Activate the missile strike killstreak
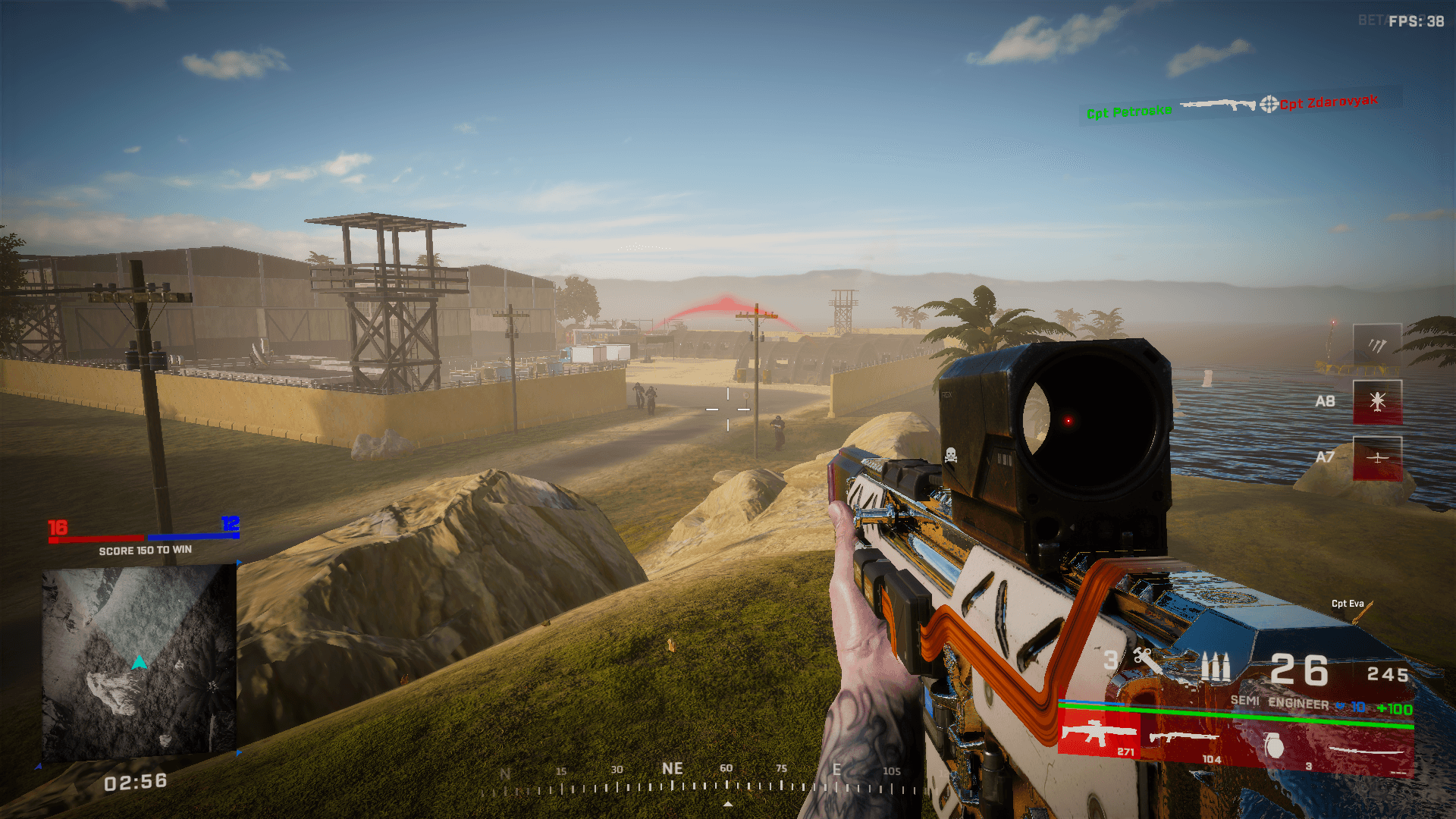 pos(1377,346)
